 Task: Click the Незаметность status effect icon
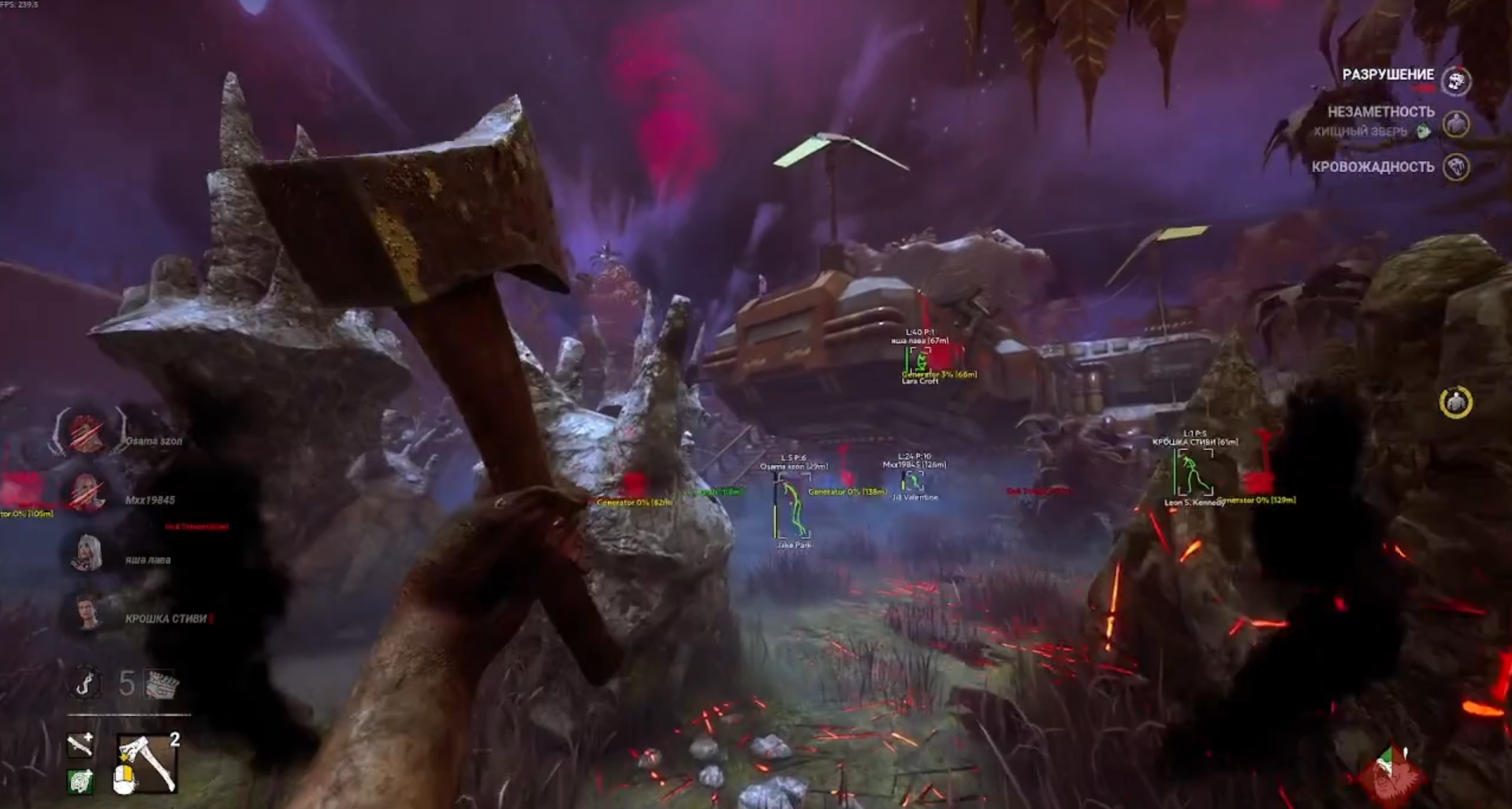tap(1455, 124)
